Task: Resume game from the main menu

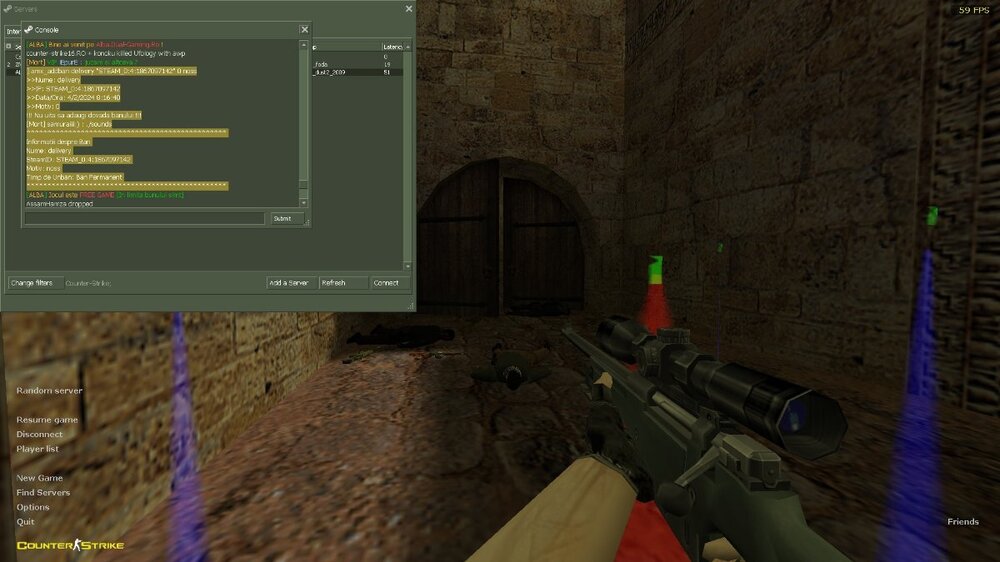Action: click(47, 420)
